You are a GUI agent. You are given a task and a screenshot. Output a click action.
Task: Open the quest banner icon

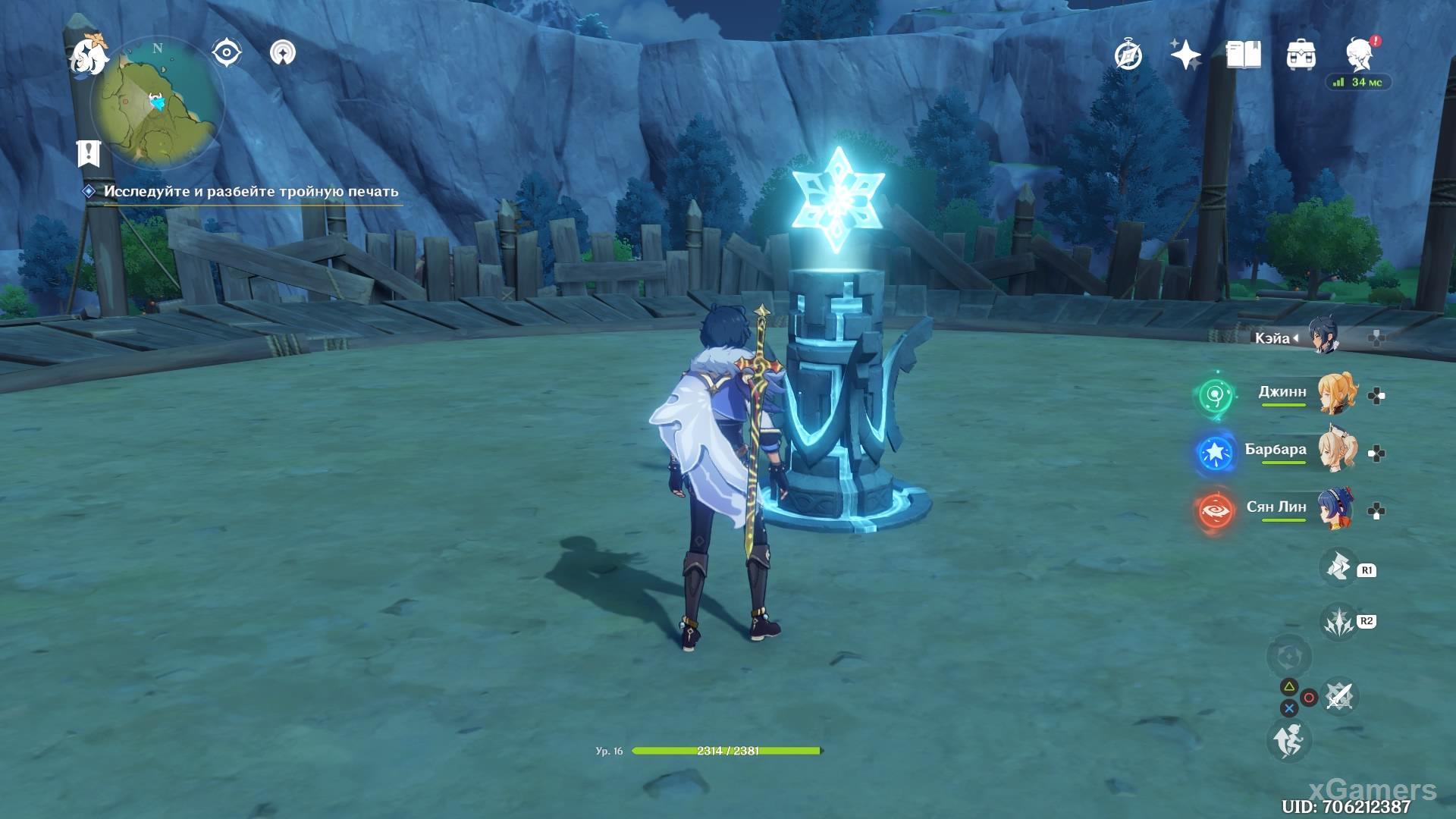coord(89,152)
